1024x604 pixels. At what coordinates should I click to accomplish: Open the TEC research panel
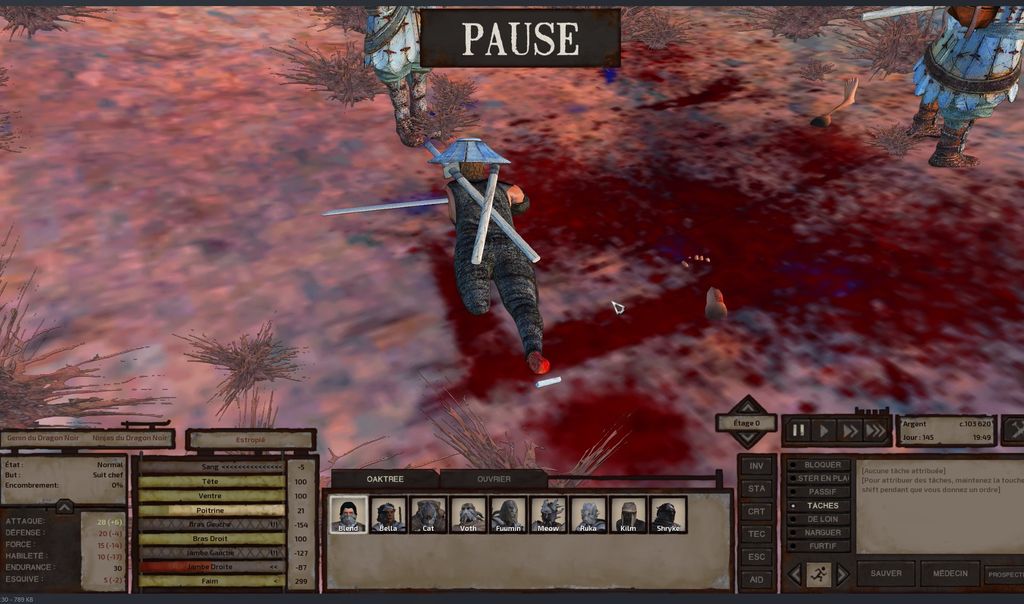(757, 534)
